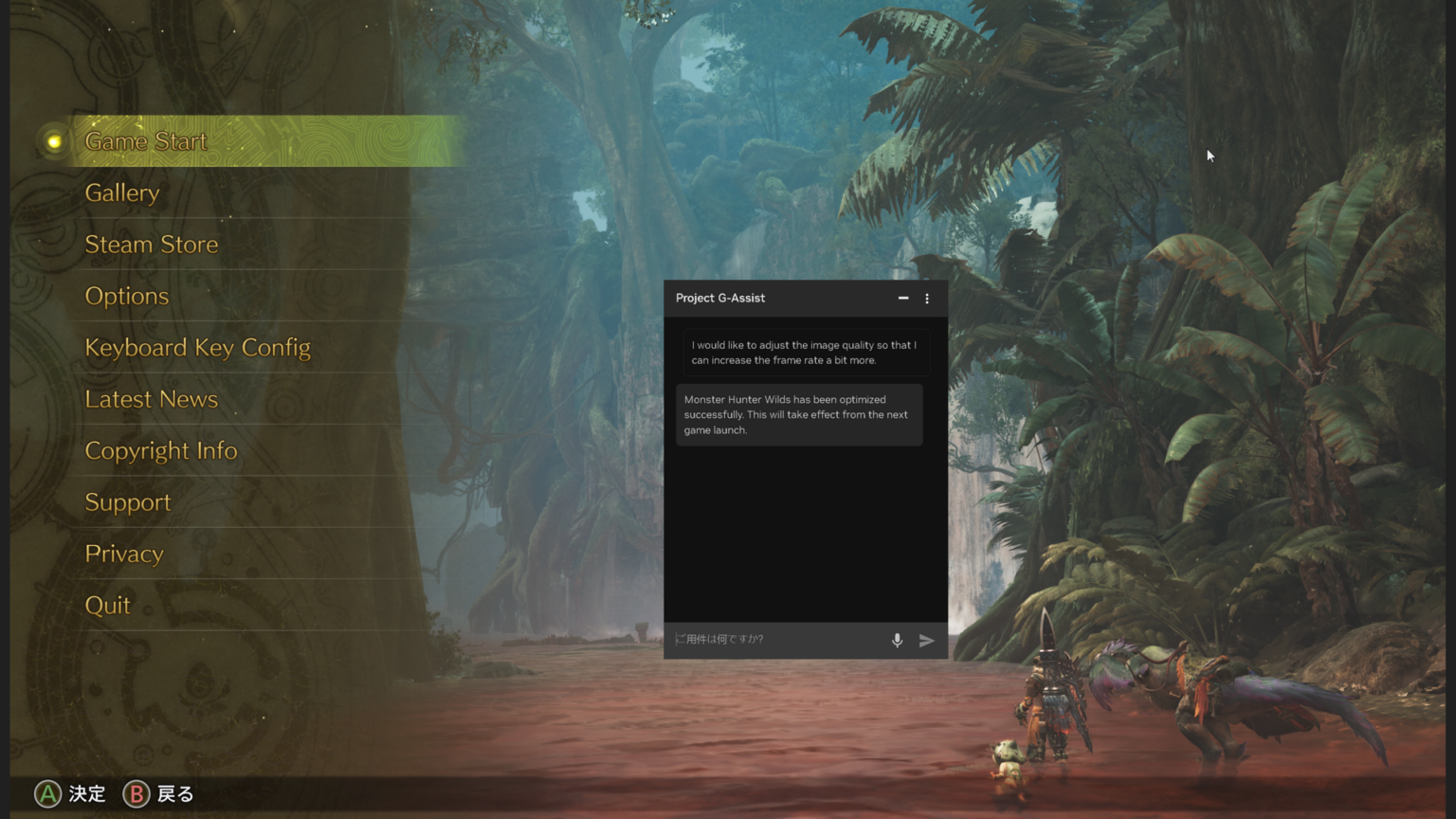Select Game Start from the main menu

(x=146, y=140)
